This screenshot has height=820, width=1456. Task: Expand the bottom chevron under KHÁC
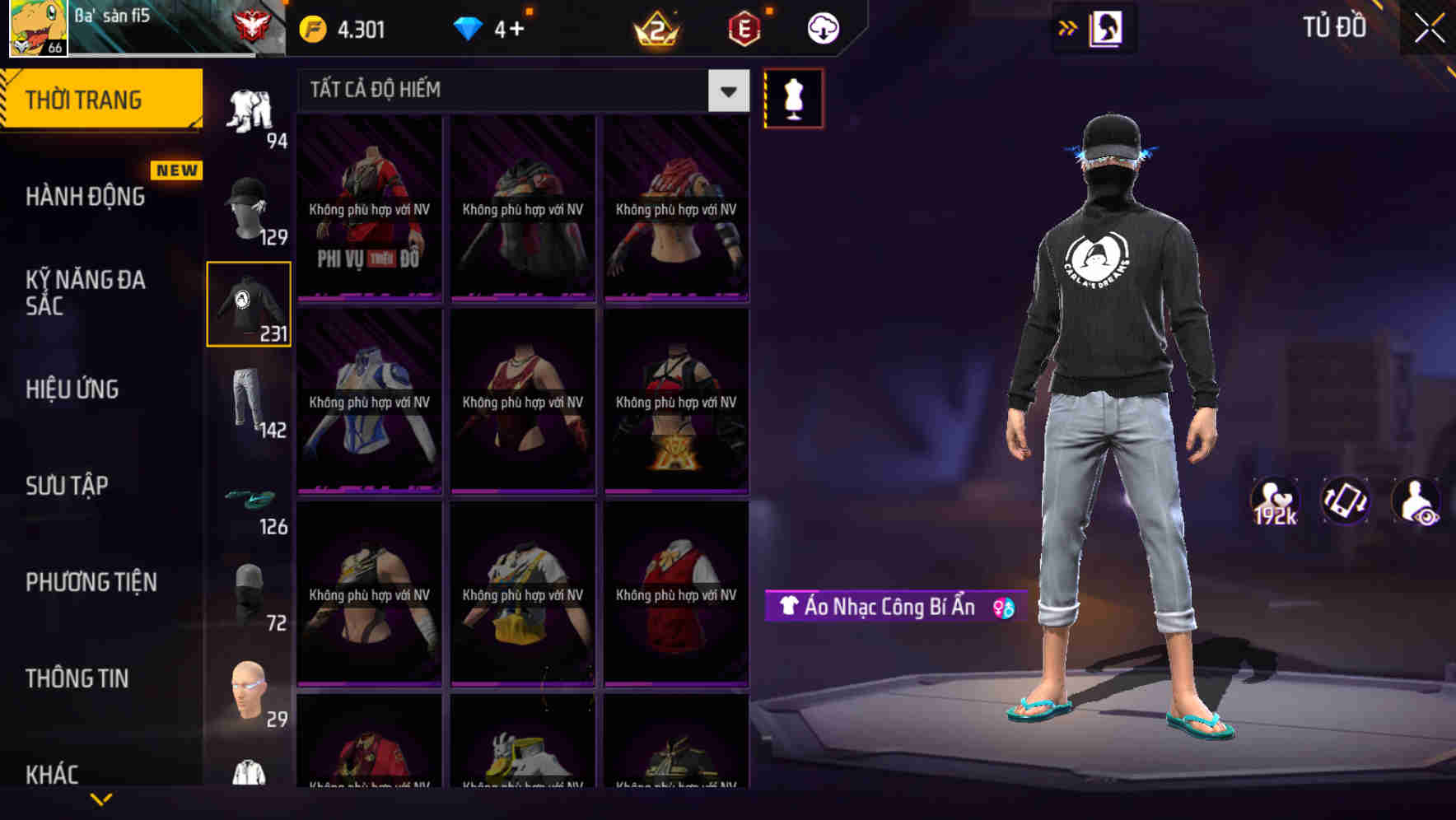[100, 800]
